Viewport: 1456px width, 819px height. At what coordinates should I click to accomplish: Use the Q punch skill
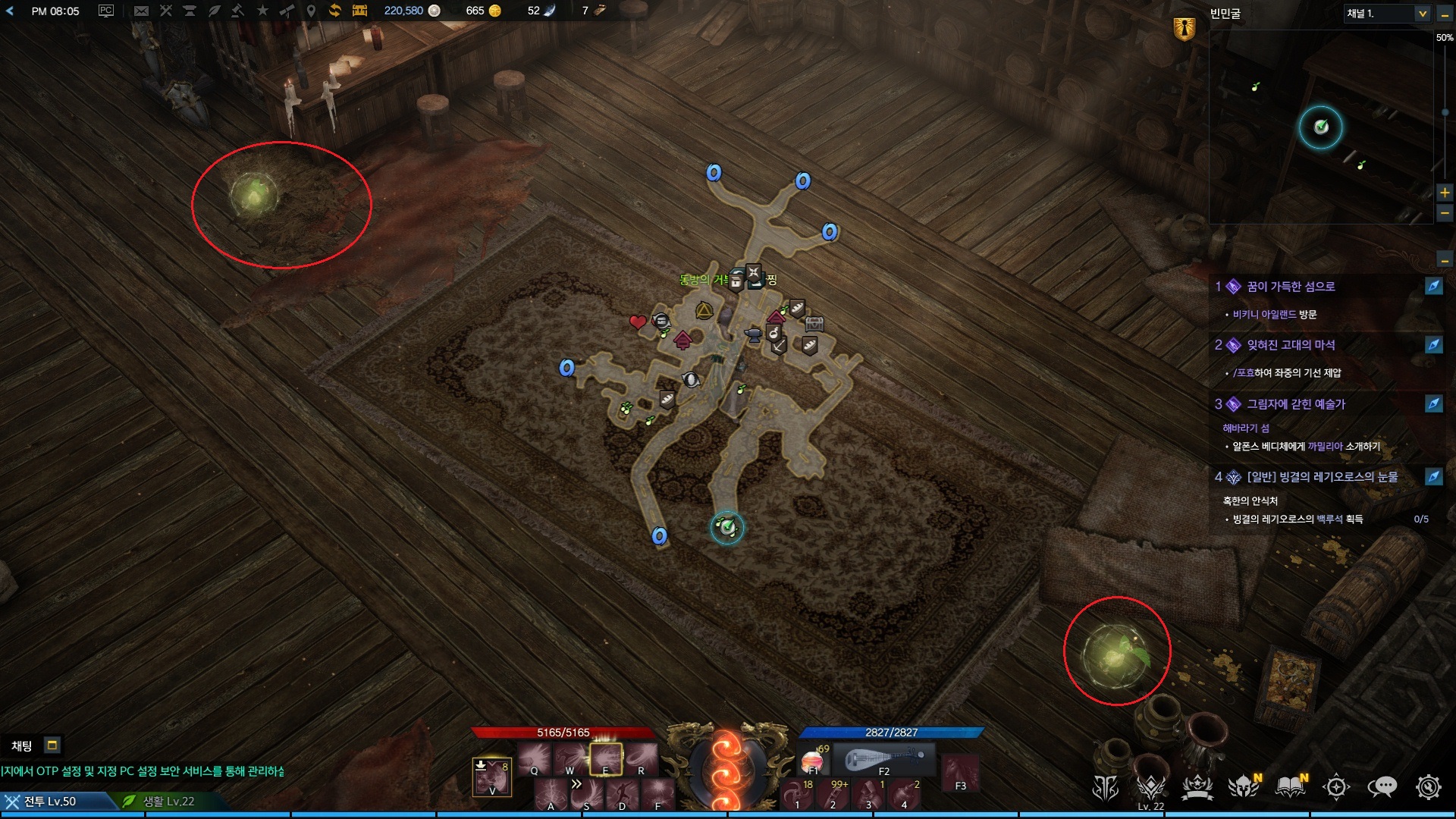(x=535, y=758)
